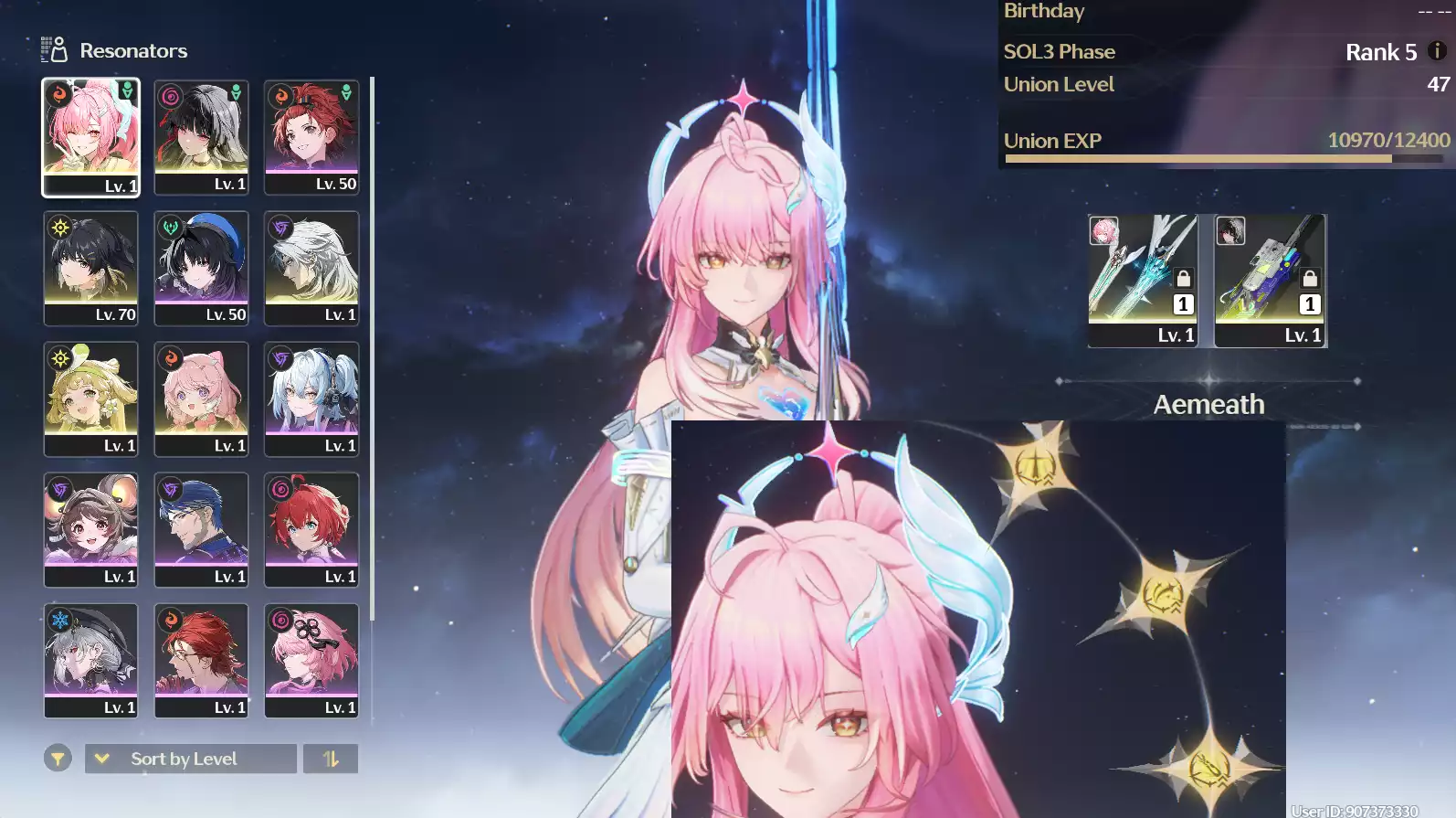Switch to the Resonators tab
Image resolution: width=1456 pixels, height=818 pixels.
(x=133, y=50)
